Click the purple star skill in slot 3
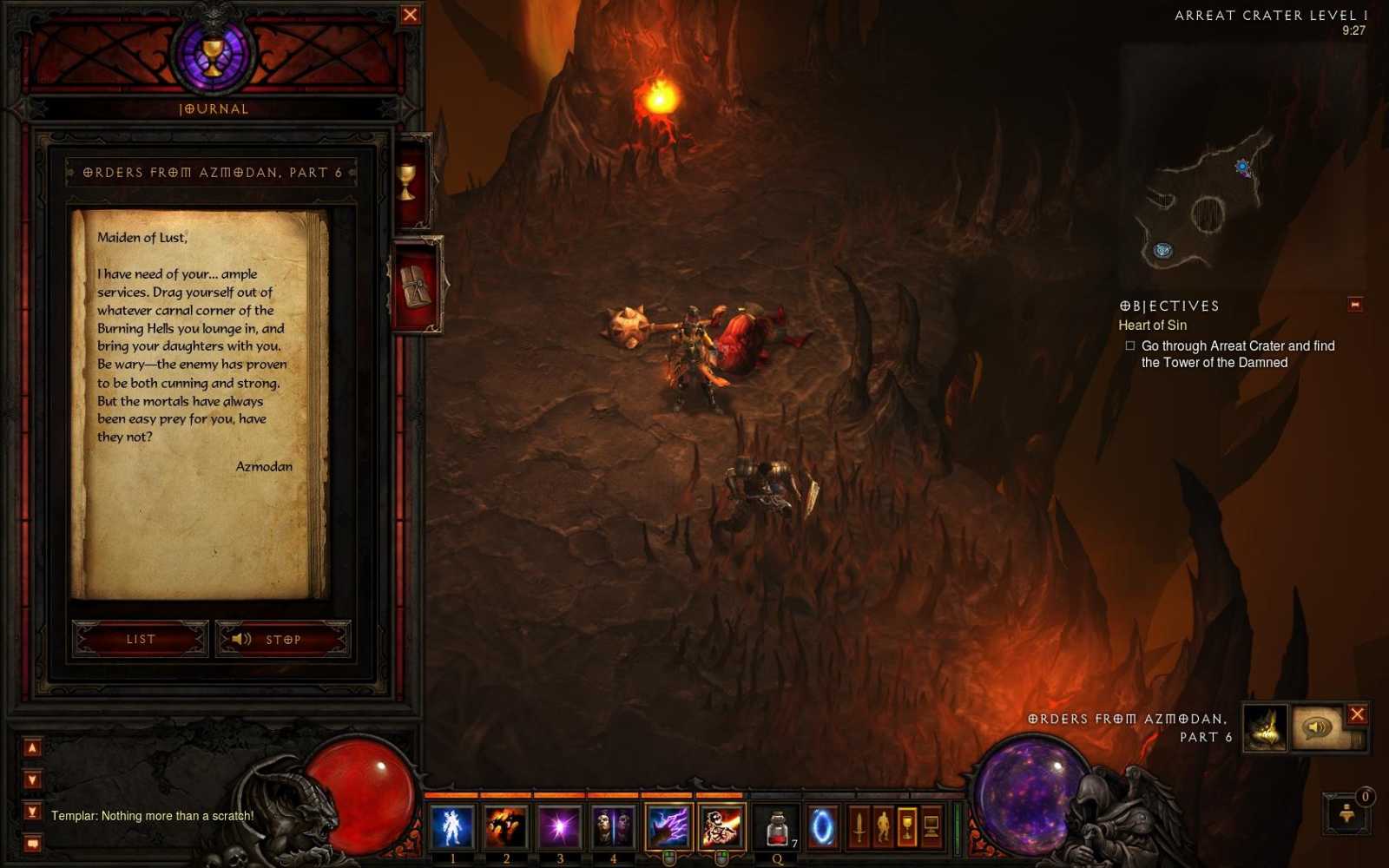Screen dimensions: 1389x868 click(x=558, y=825)
